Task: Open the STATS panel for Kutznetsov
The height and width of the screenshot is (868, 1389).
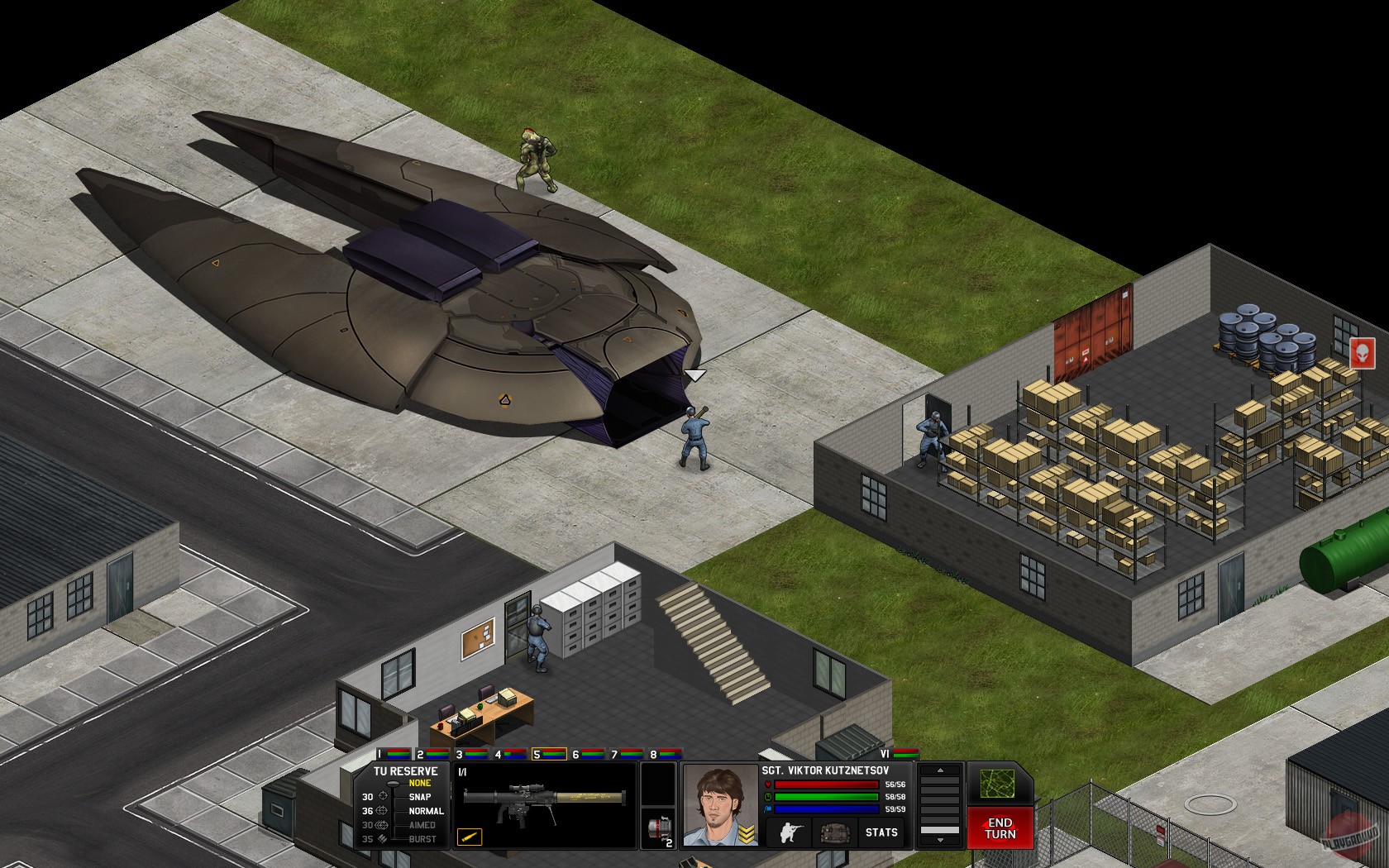Action: point(881,832)
